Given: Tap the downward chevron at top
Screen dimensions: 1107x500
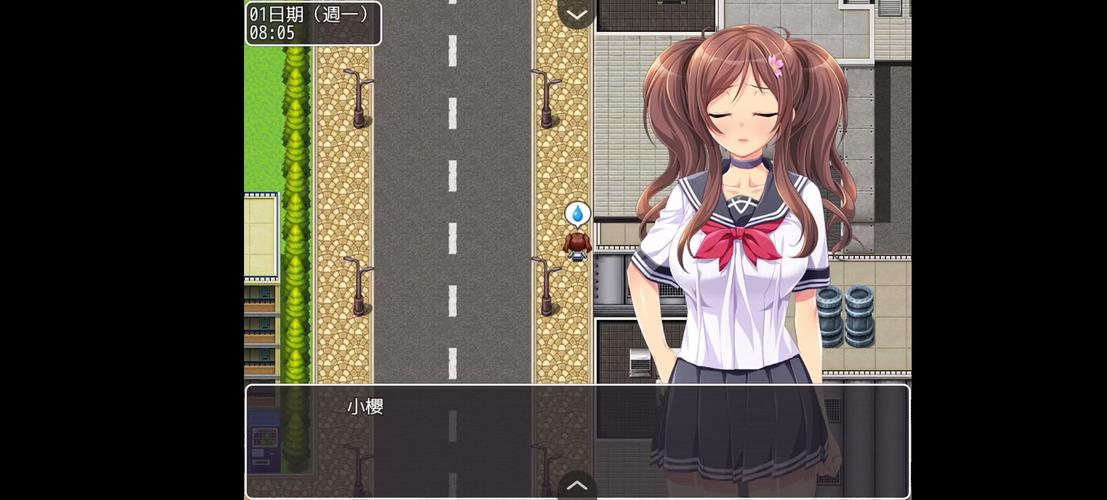Looking at the screenshot, I should coord(577,14).
